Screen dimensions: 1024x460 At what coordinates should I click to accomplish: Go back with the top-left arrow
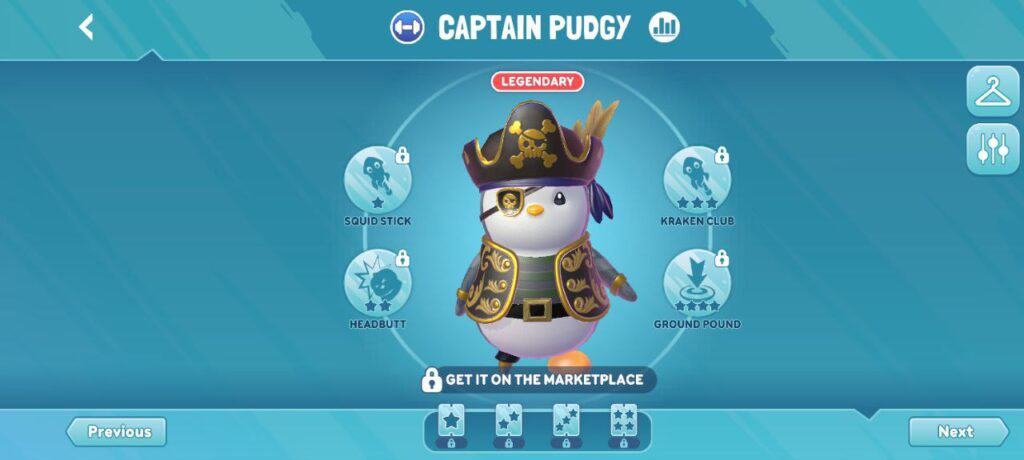[x=87, y=27]
